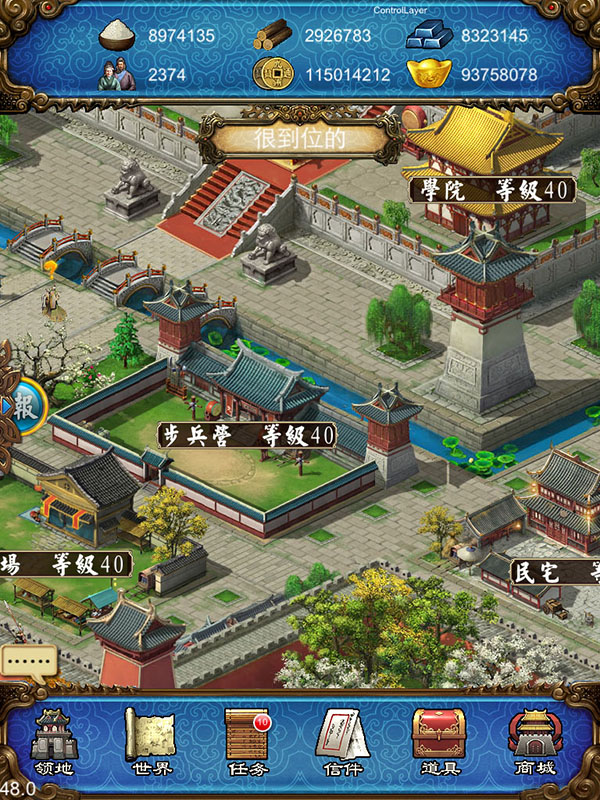The image size is (600, 800).
Task: Click the copper coin currency icon
Action: tap(270, 74)
